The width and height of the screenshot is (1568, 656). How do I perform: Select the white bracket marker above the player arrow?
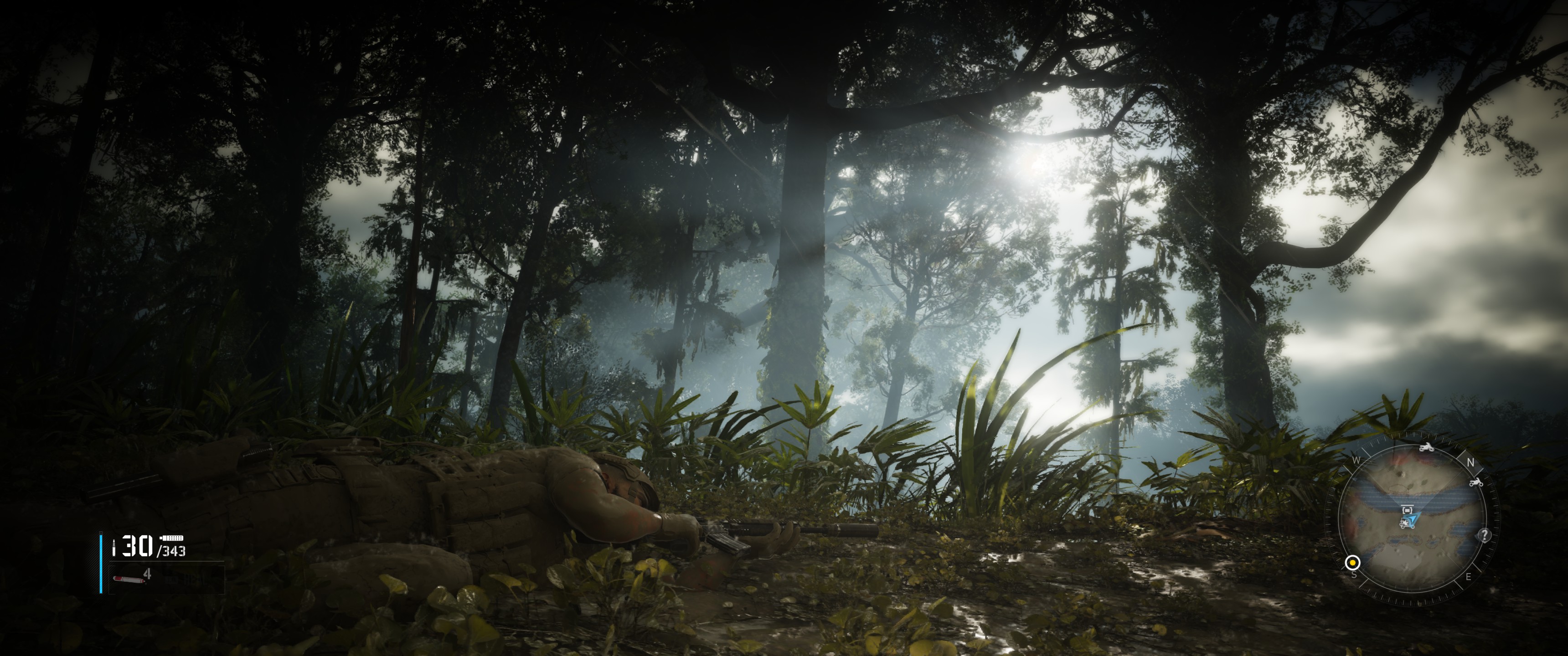pos(1407,509)
